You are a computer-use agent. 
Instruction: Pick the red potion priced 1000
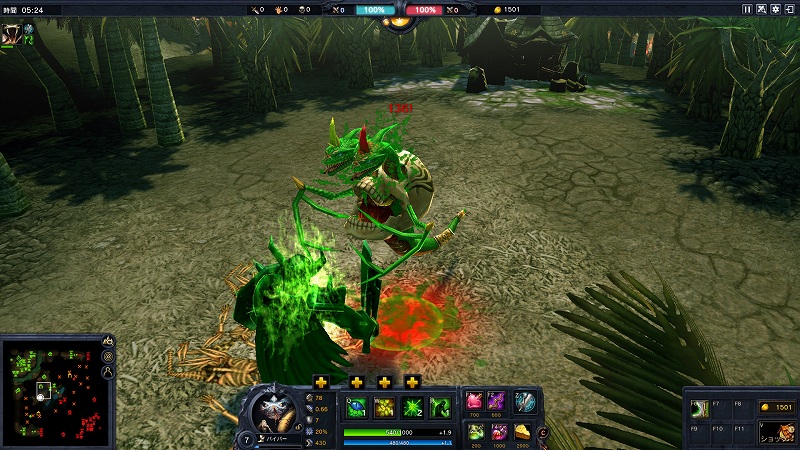498,431
